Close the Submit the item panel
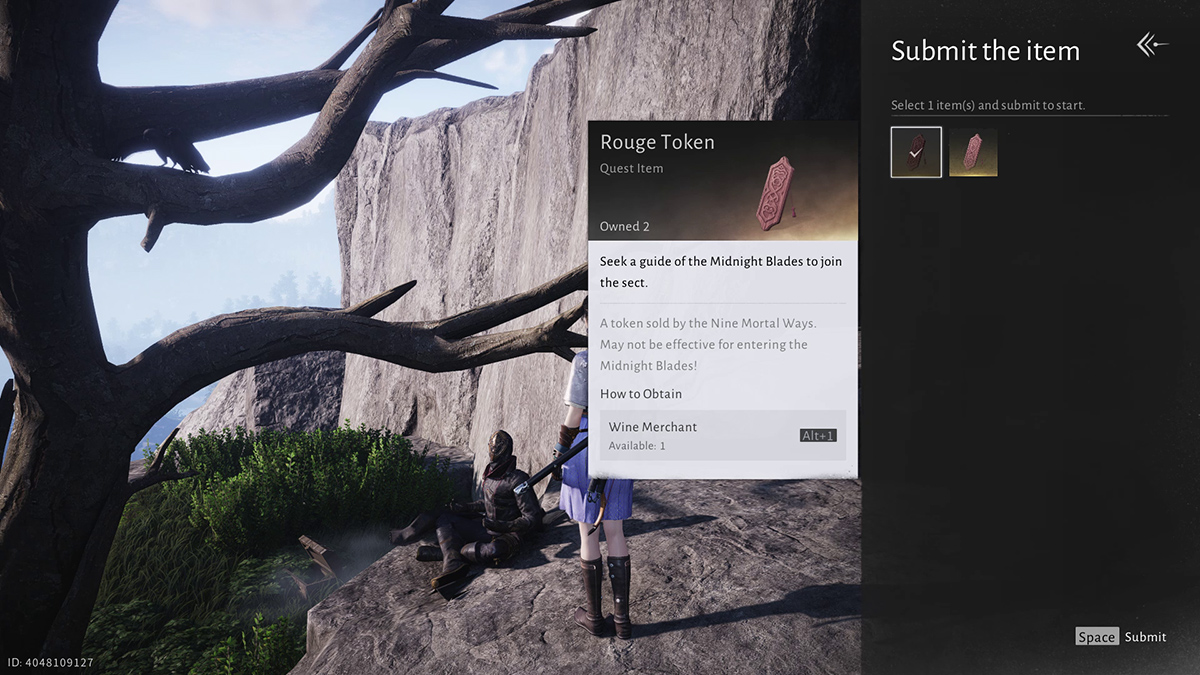 [x=1151, y=45]
